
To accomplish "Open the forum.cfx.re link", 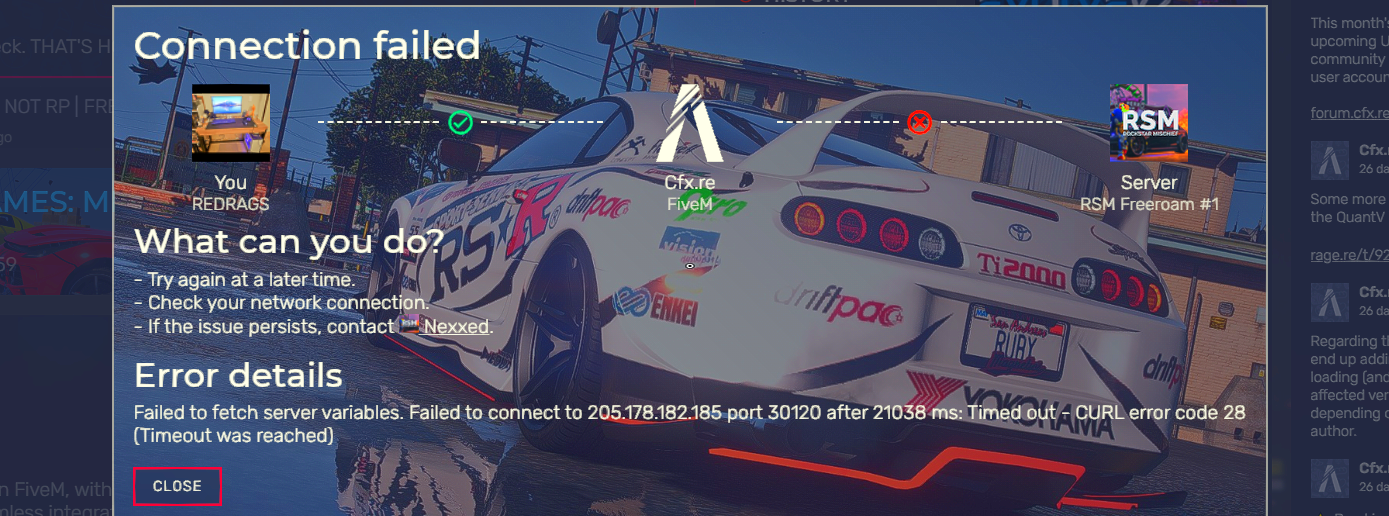I will tap(1349, 112).
